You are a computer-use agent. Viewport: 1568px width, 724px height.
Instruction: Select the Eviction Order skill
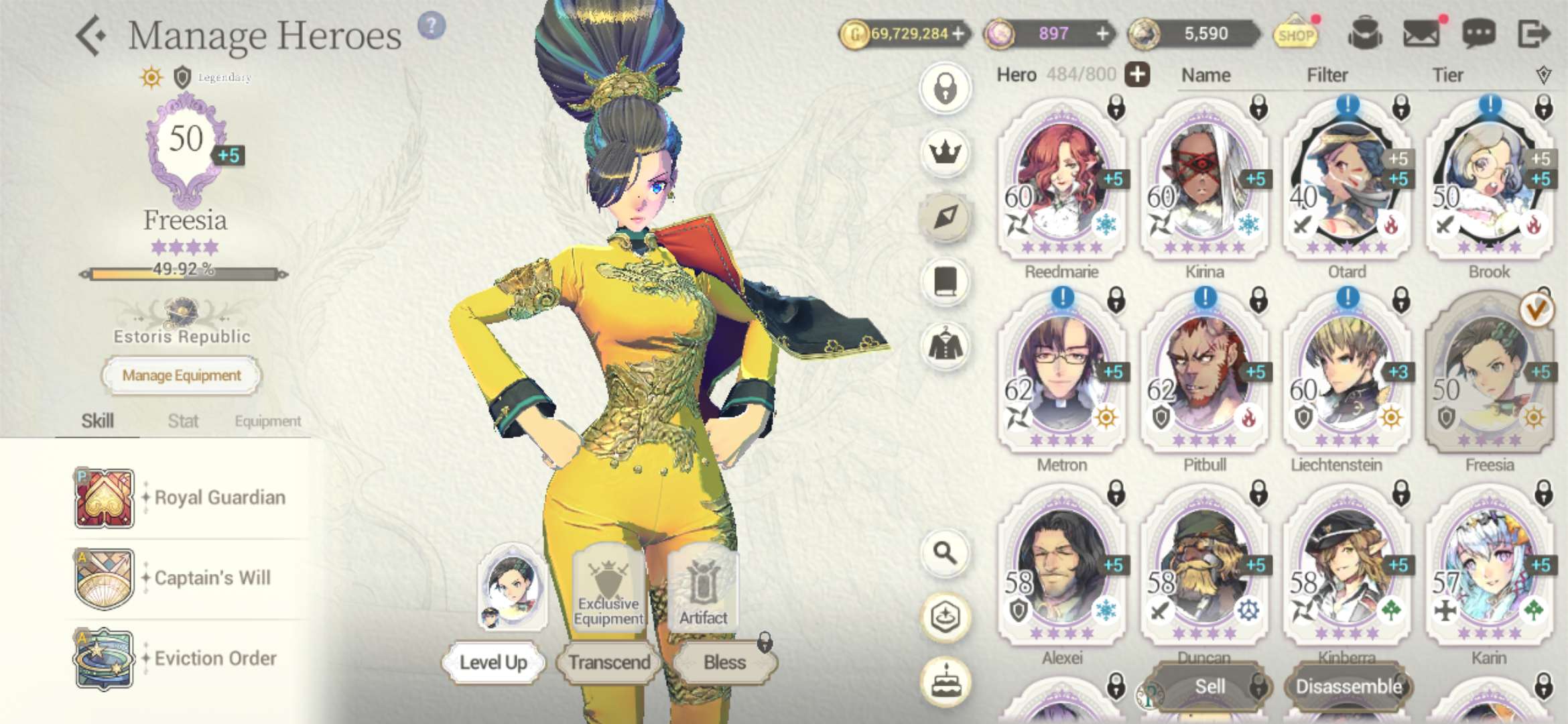click(x=104, y=659)
